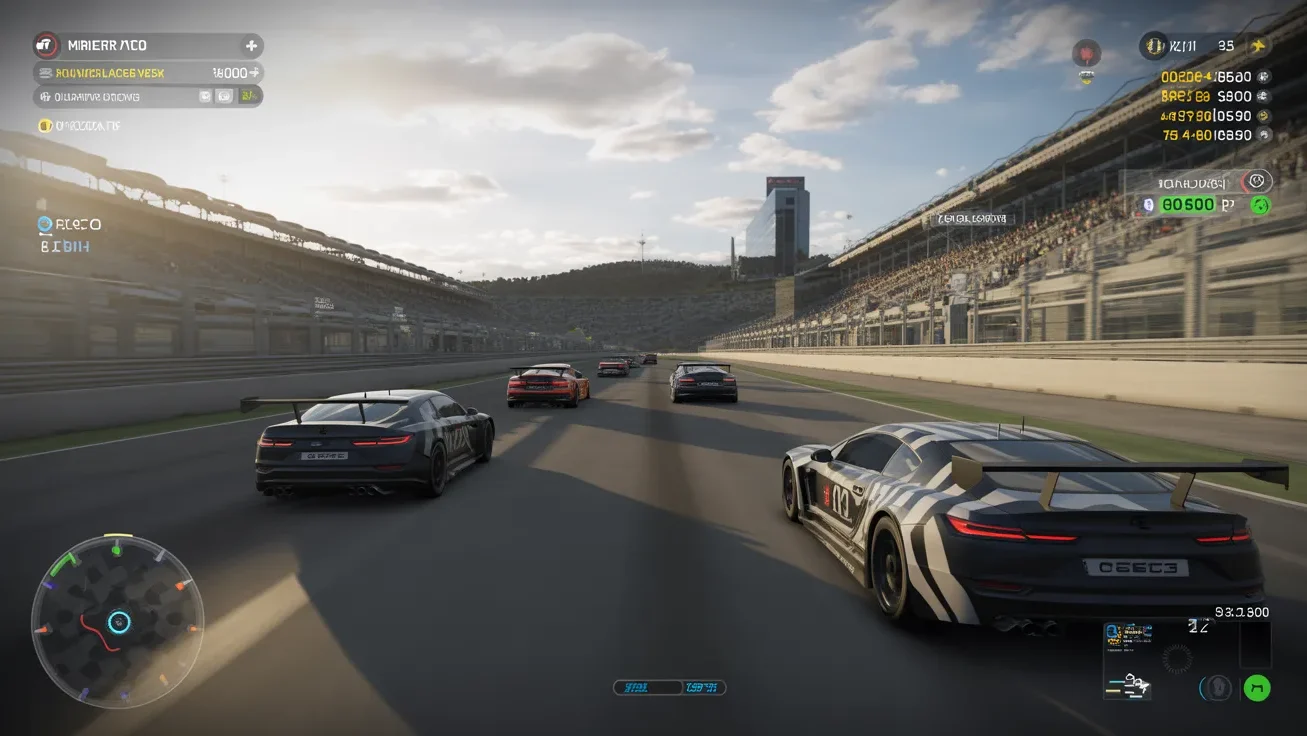Select the yellow 'Roundslaces' quest entry

tap(110, 72)
